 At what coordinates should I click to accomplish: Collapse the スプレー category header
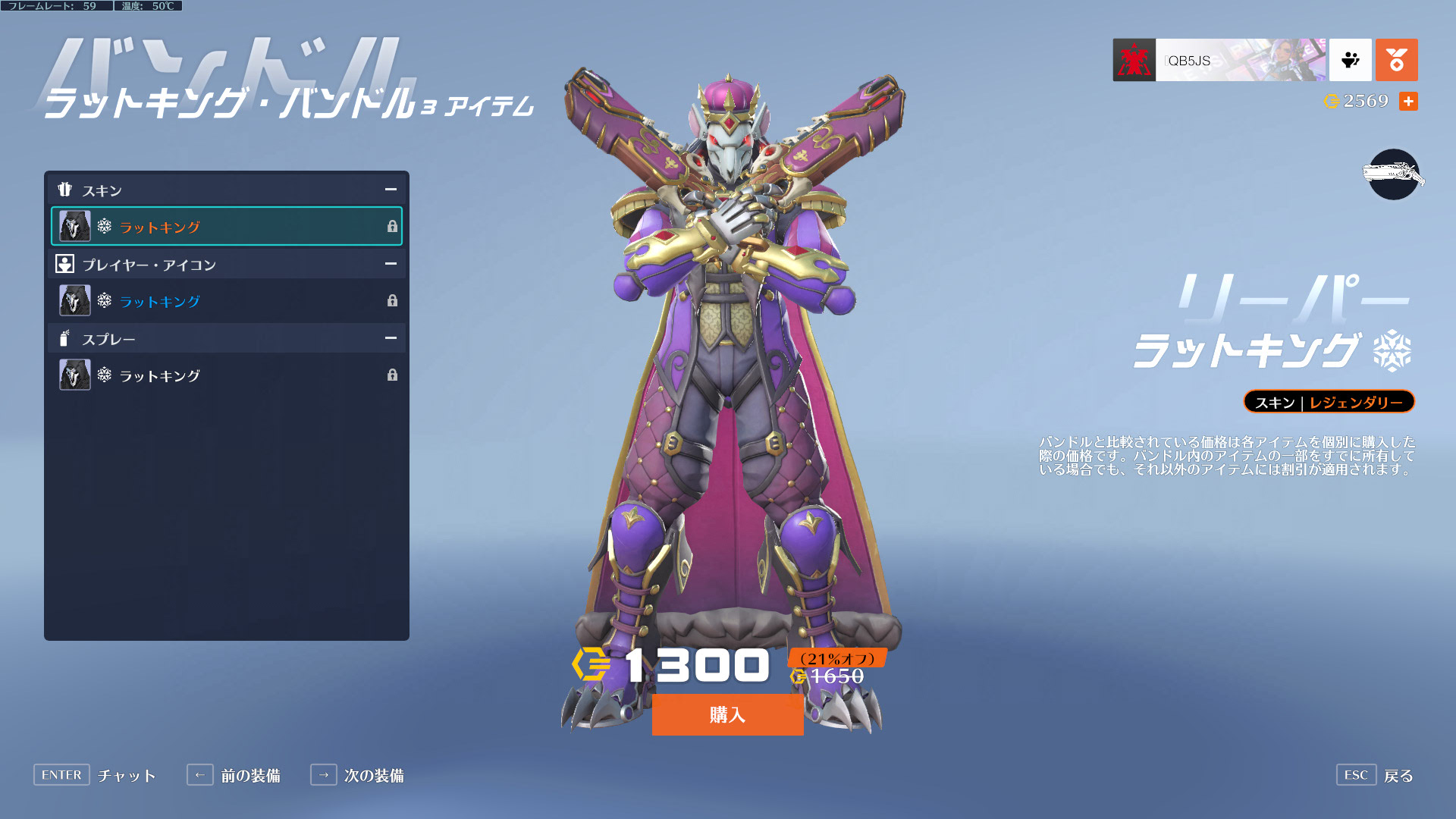click(x=390, y=338)
